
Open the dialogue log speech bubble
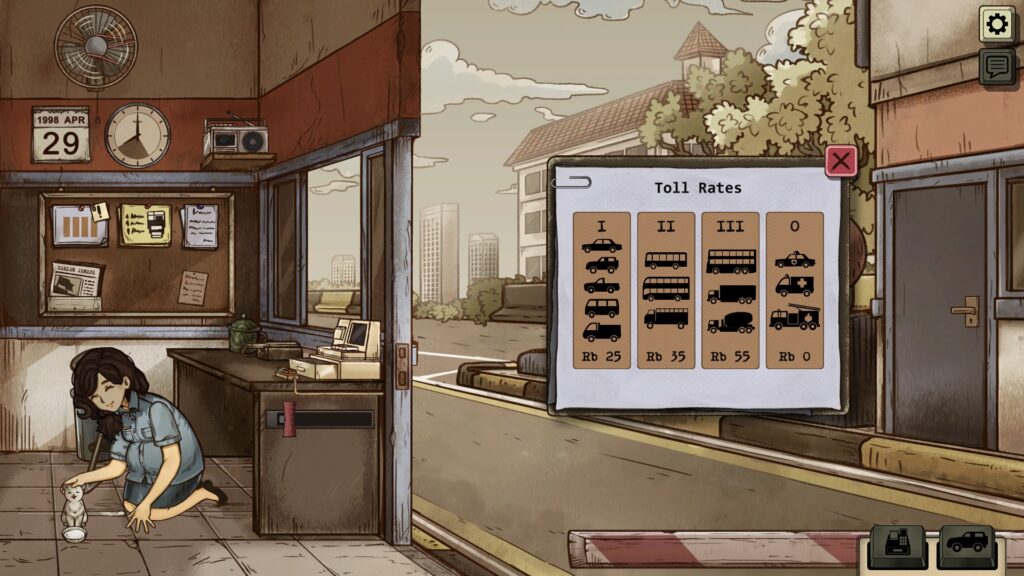point(996,67)
